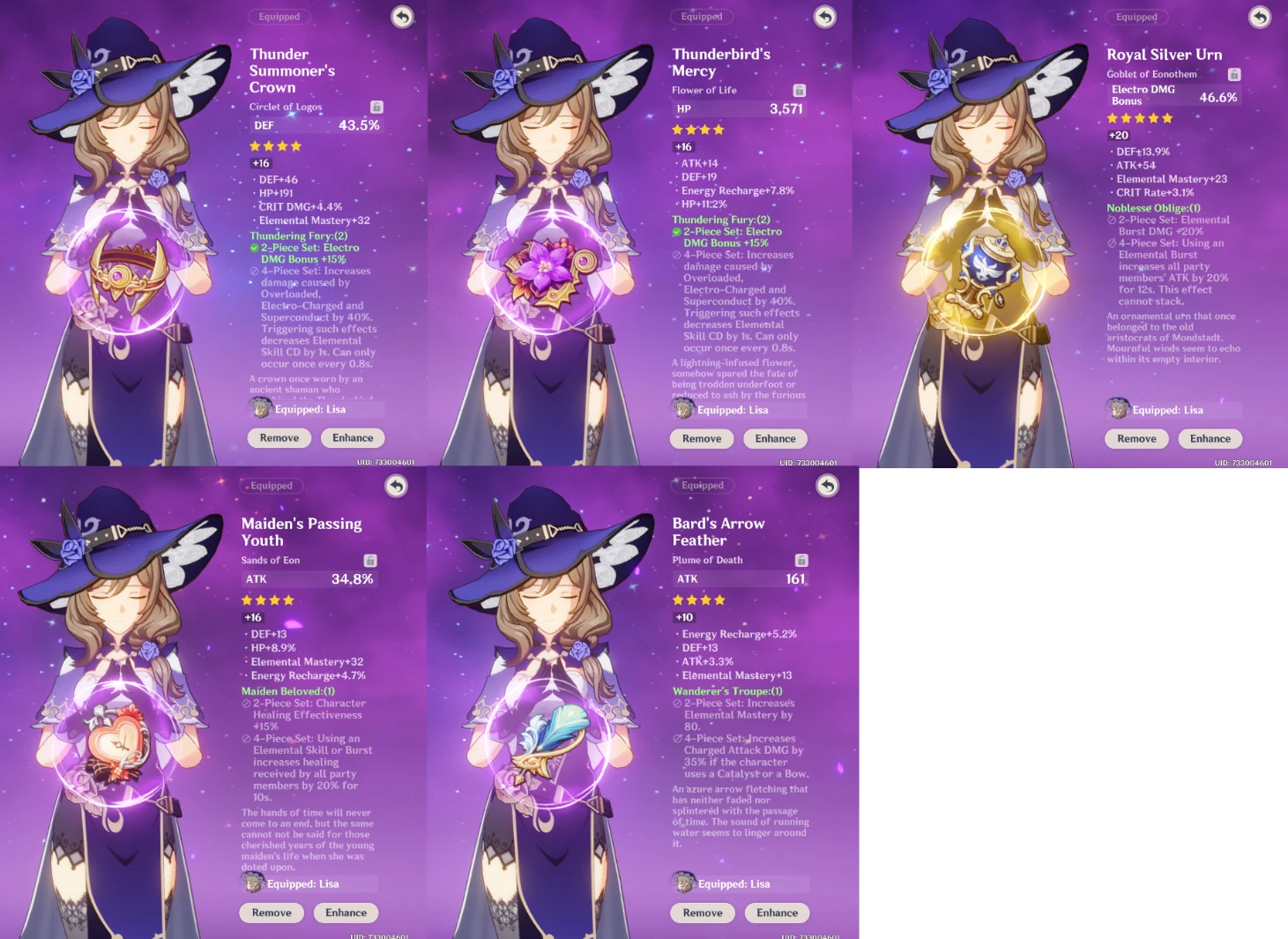Click the return arrow on Thunderbird's Mercy panel
The image size is (1288, 939).
tap(824, 16)
